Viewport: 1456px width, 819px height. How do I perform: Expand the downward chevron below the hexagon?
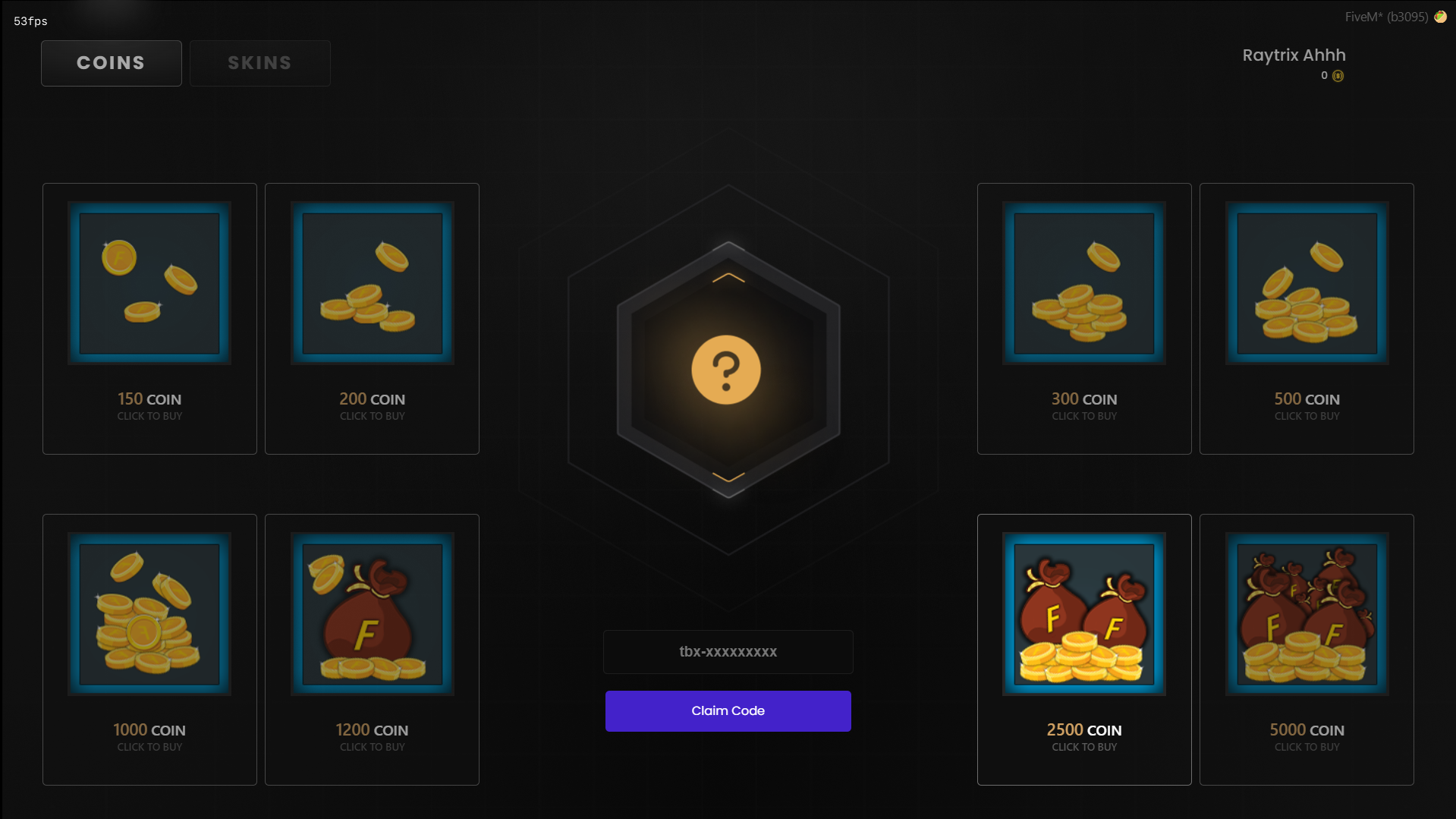pyautogui.click(x=728, y=477)
